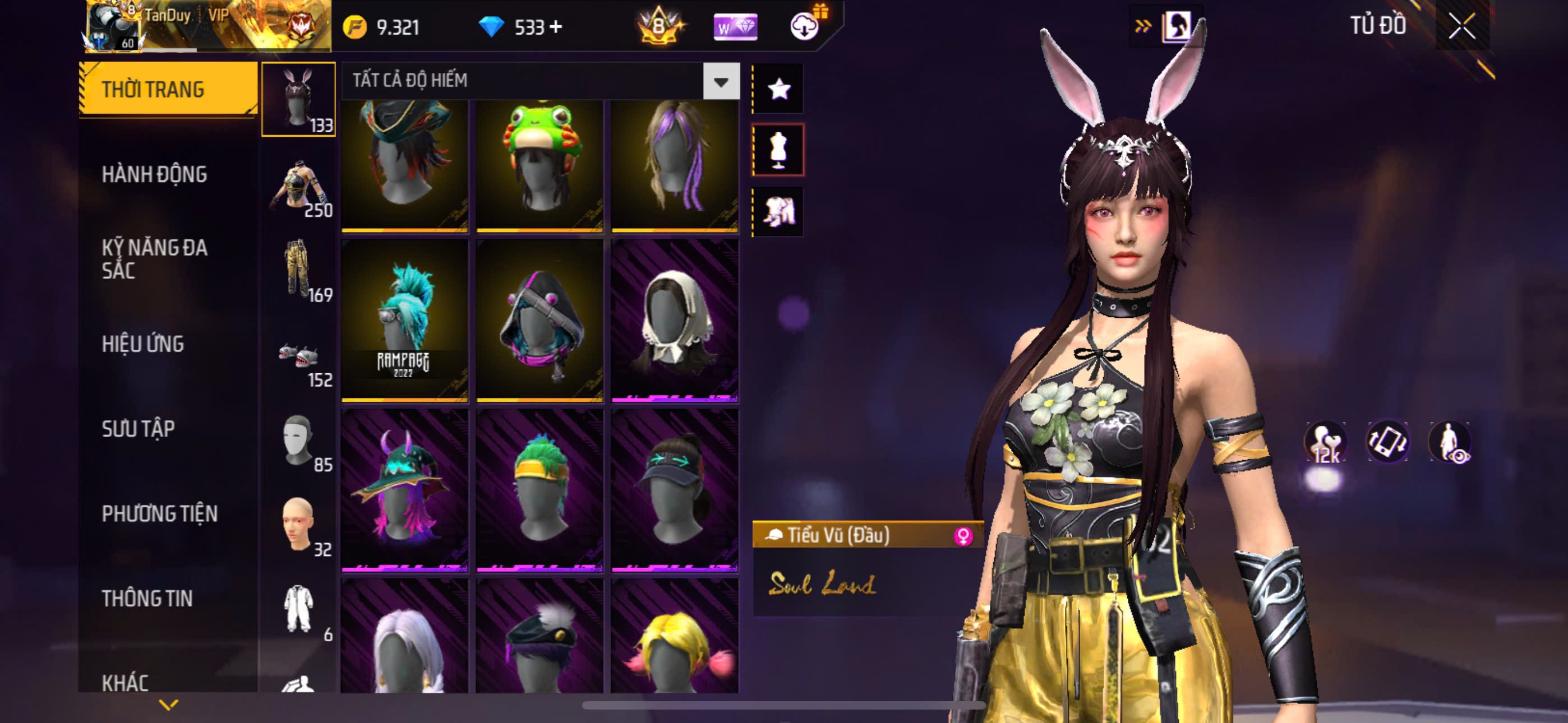The width and height of the screenshot is (1568, 723).
Task: Close the wardrobe screen
Action: (x=1461, y=27)
